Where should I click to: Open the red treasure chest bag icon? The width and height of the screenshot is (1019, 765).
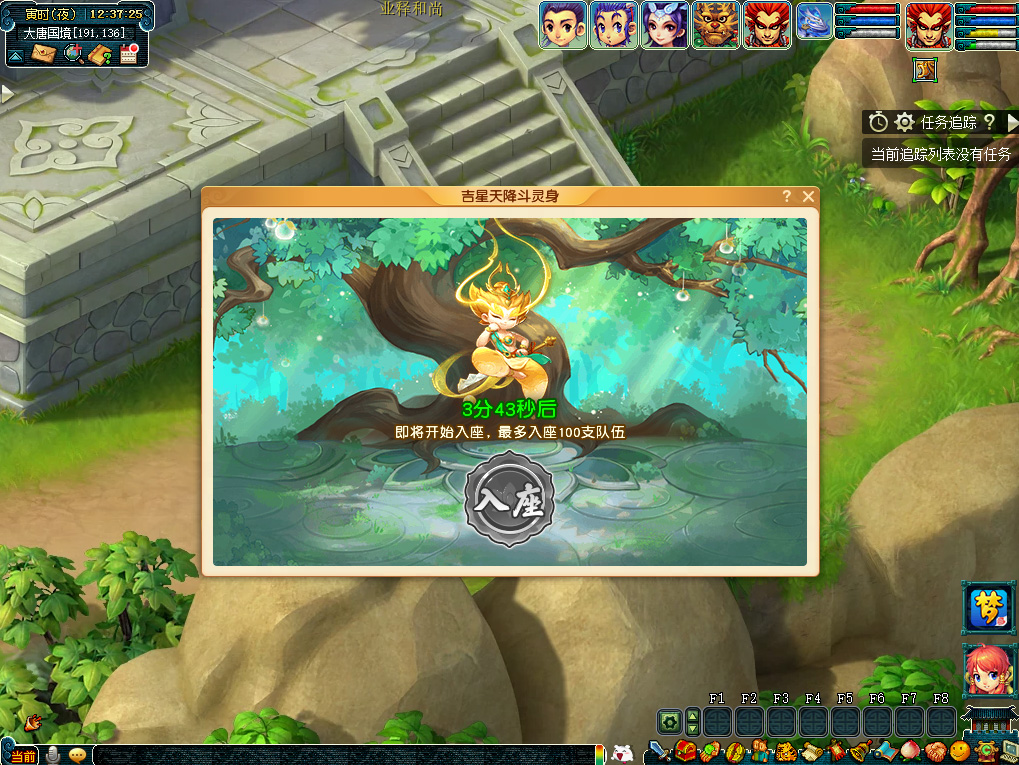685,750
